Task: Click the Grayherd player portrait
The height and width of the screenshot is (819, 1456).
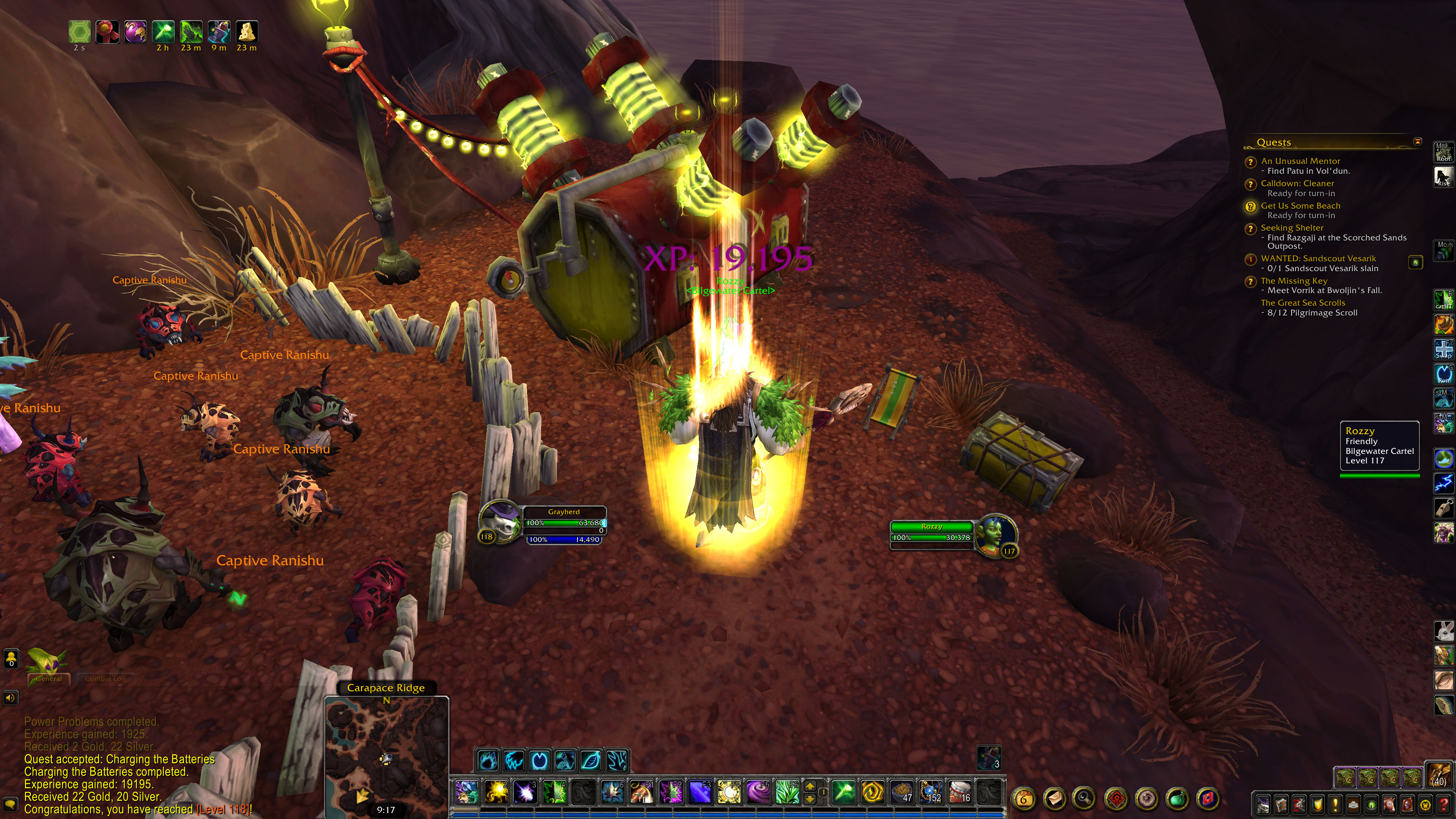Action: pos(500,522)
